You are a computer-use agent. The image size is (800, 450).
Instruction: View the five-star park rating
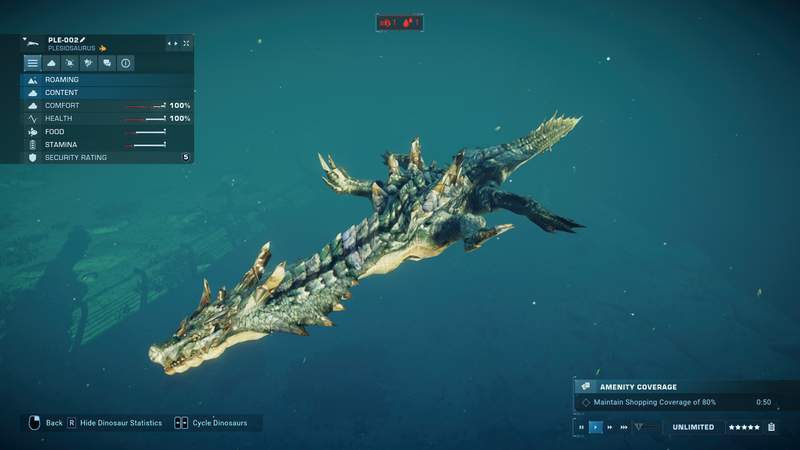point(744,427)
